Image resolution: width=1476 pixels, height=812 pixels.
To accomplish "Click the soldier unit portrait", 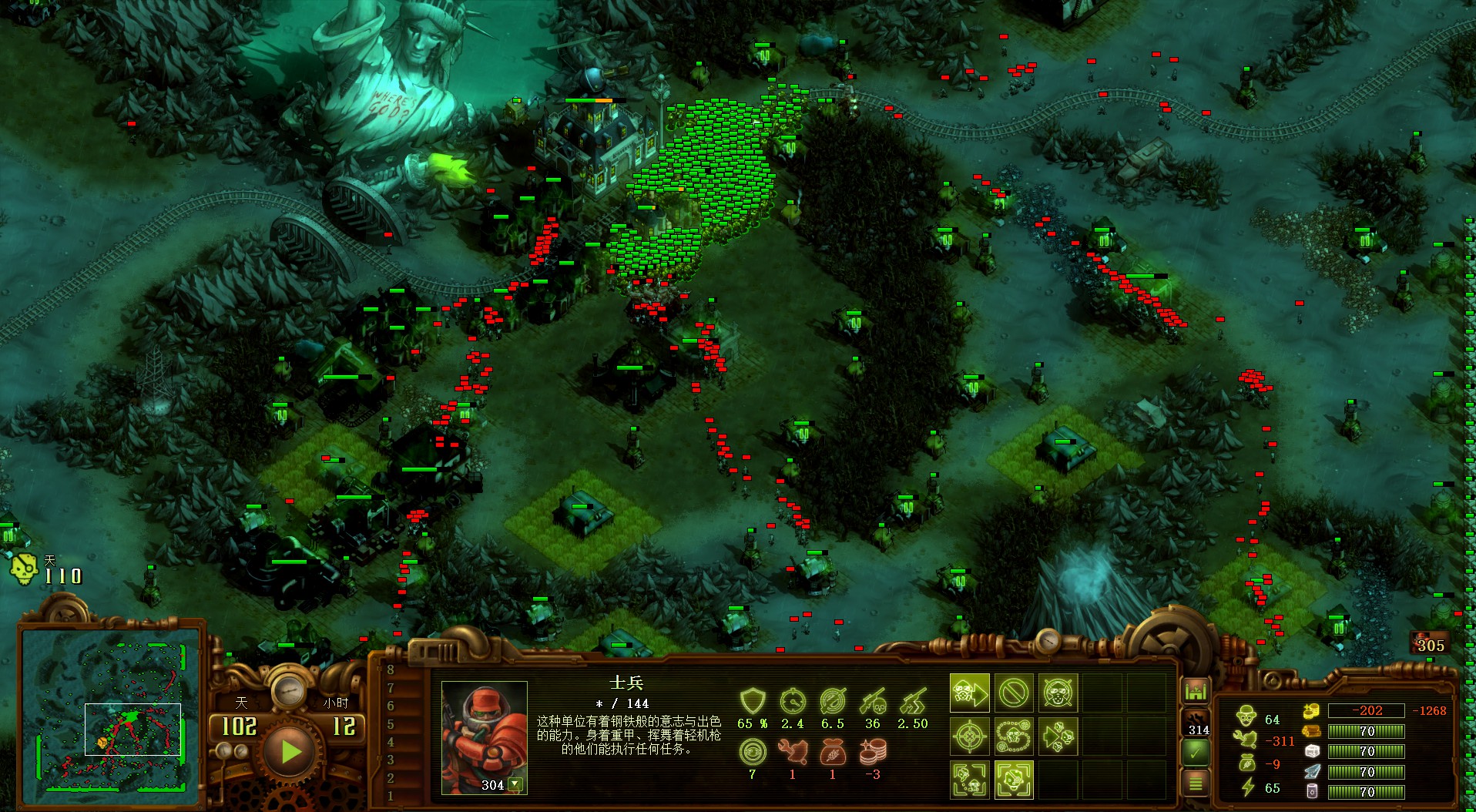I will [483, 732].
